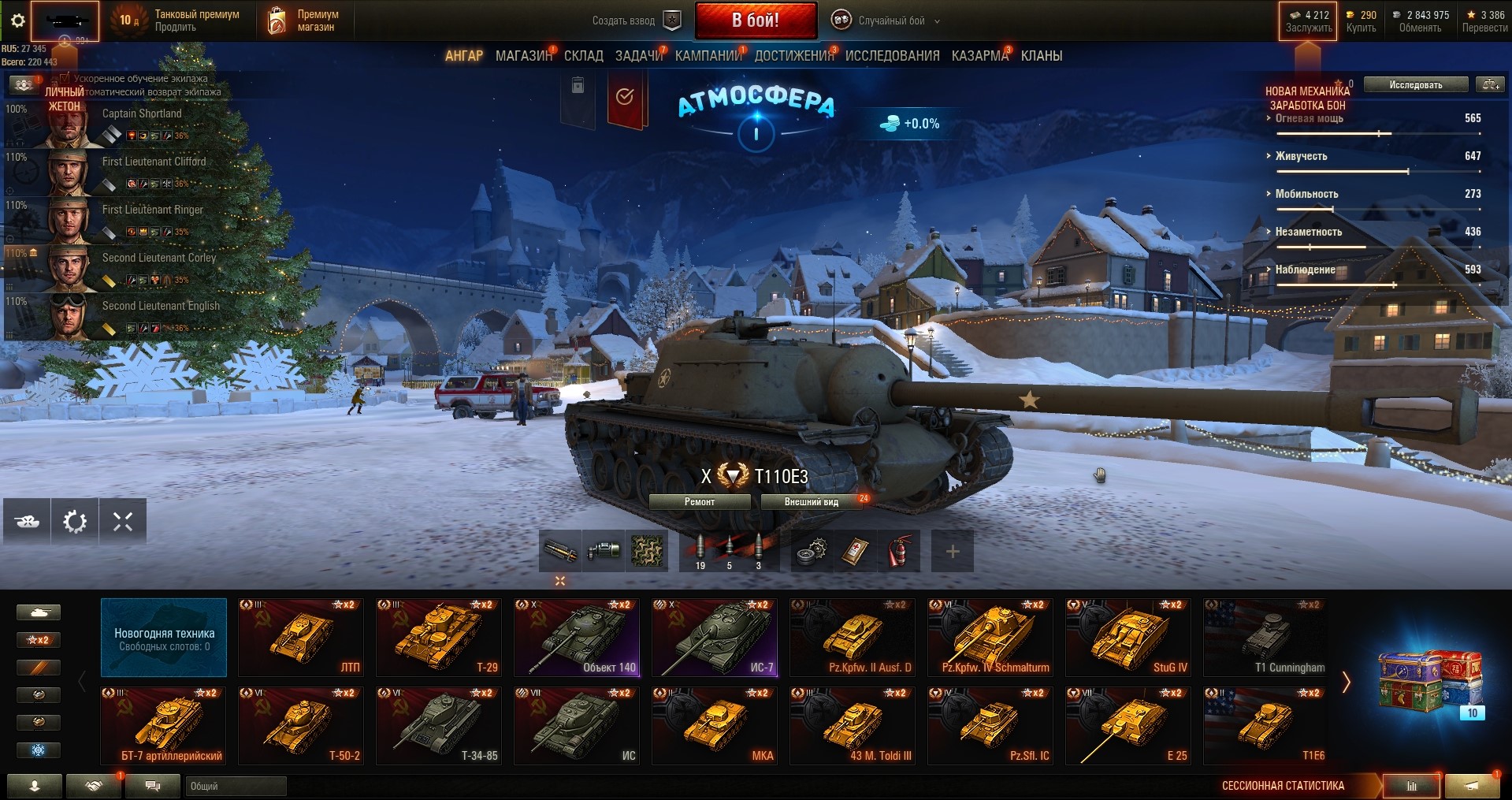Viewport: 1512px width, 800px height.
Task: Choose the ИС-7 tank tile
Action: point(714,637)
